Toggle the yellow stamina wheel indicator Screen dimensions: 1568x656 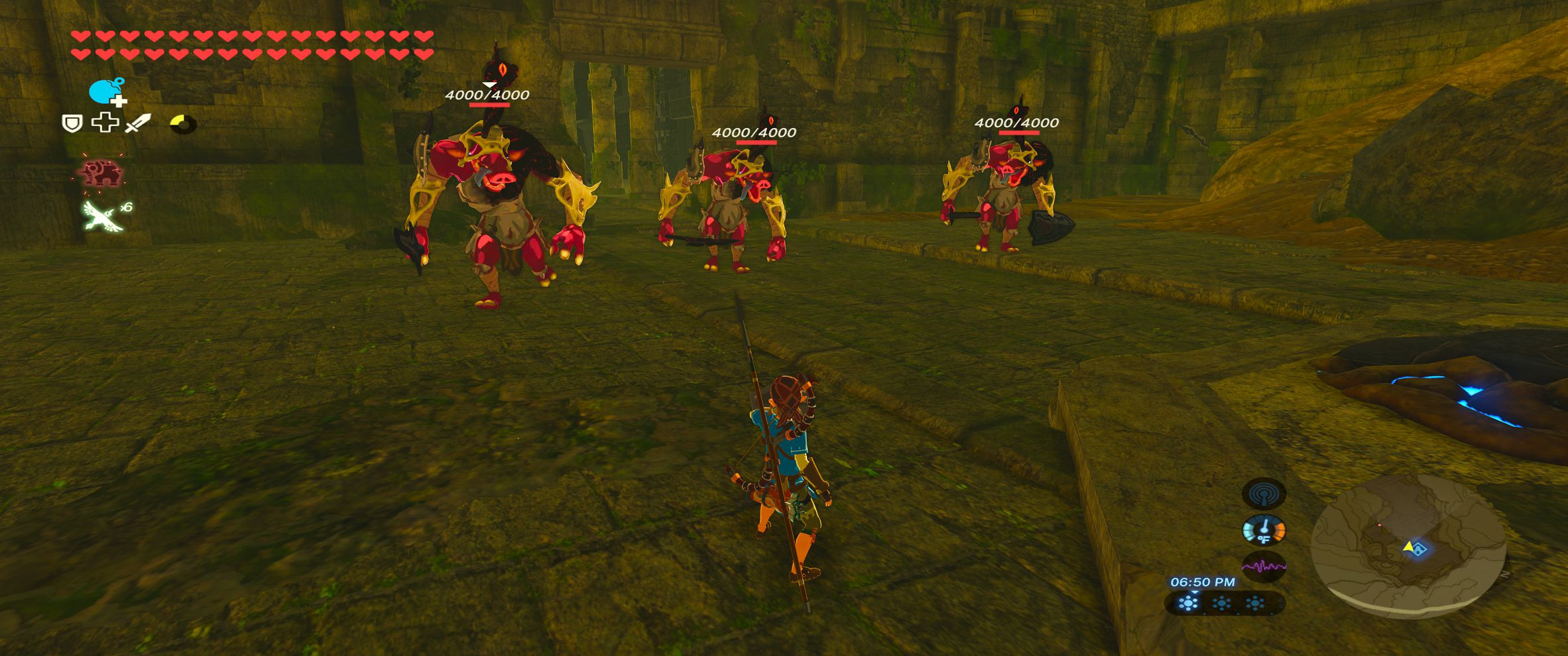tap(184, 123)
